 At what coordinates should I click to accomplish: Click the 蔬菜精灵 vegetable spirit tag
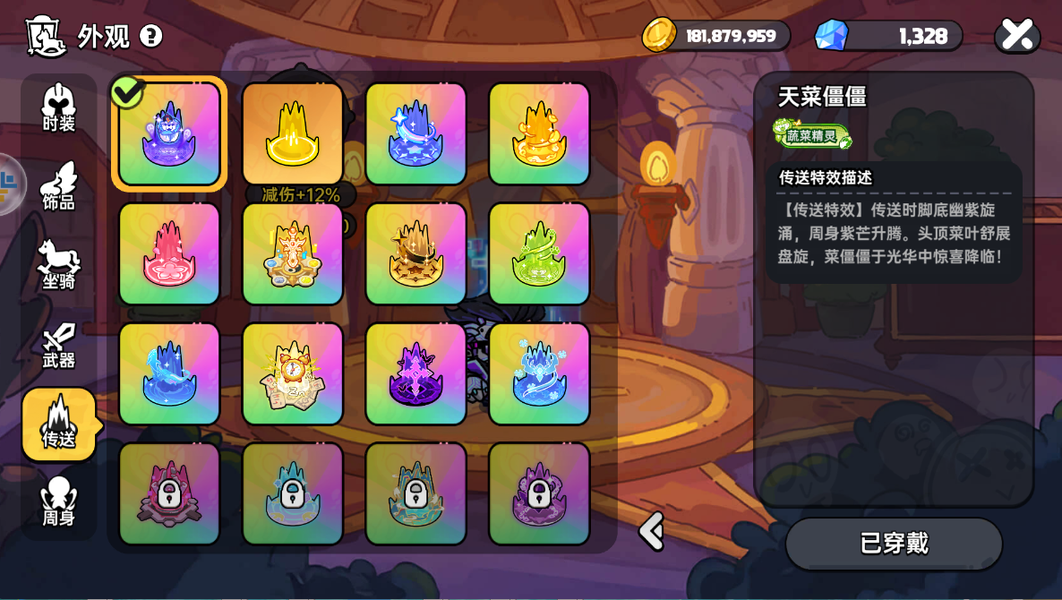coord(812,135)
